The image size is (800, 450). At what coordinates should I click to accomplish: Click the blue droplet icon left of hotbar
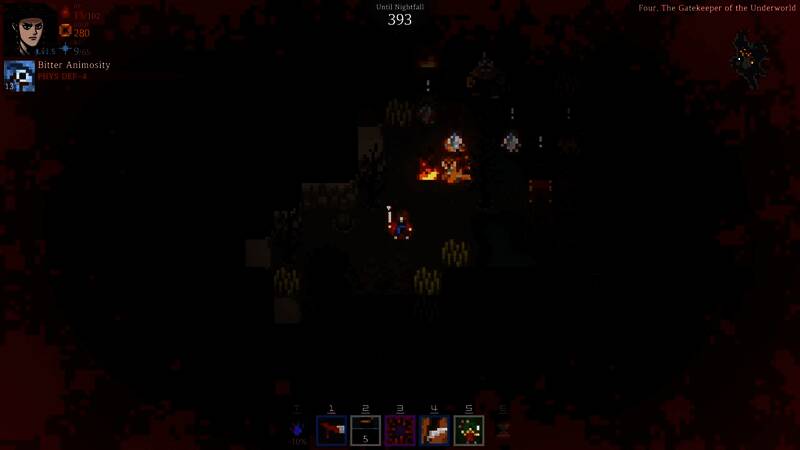(297, 430)
